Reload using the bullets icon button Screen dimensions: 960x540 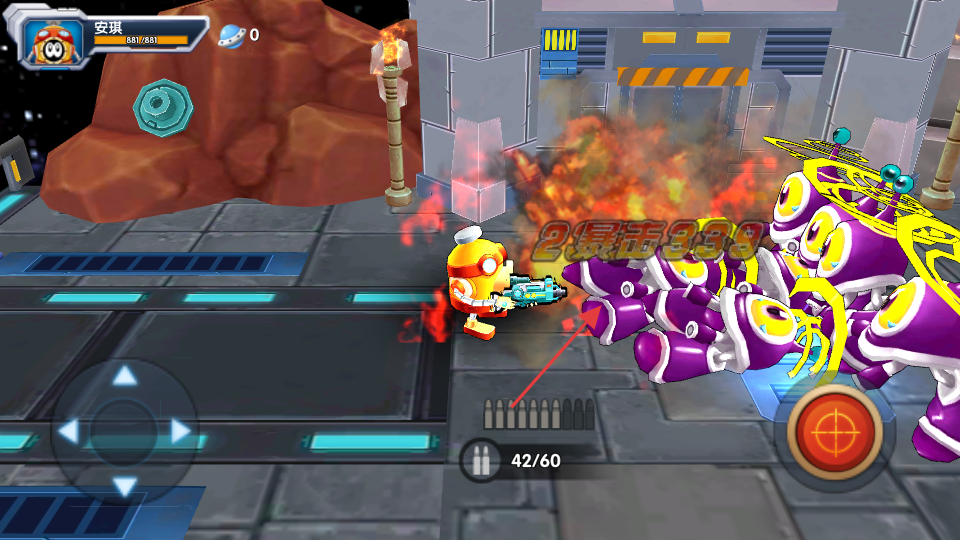point(480,461)
